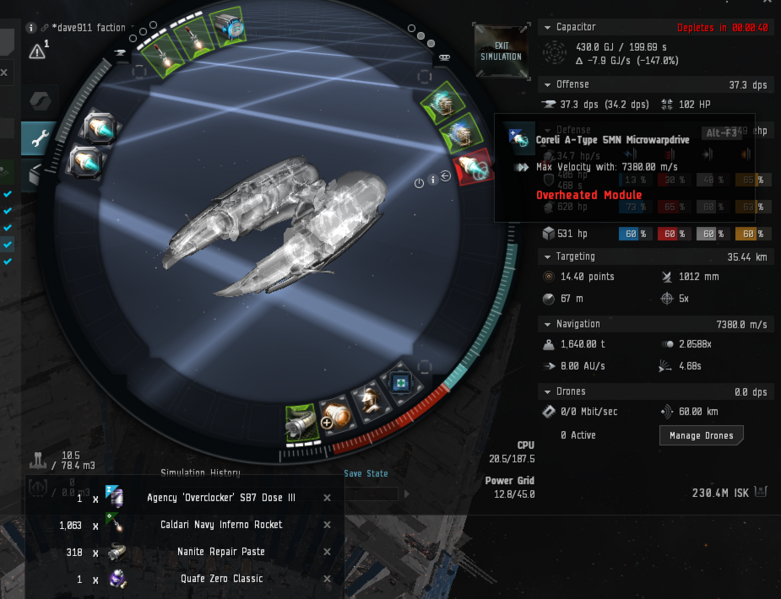Click the warning triangle alert icon
This screenshot has width=781, height=599.
[37, 50]
